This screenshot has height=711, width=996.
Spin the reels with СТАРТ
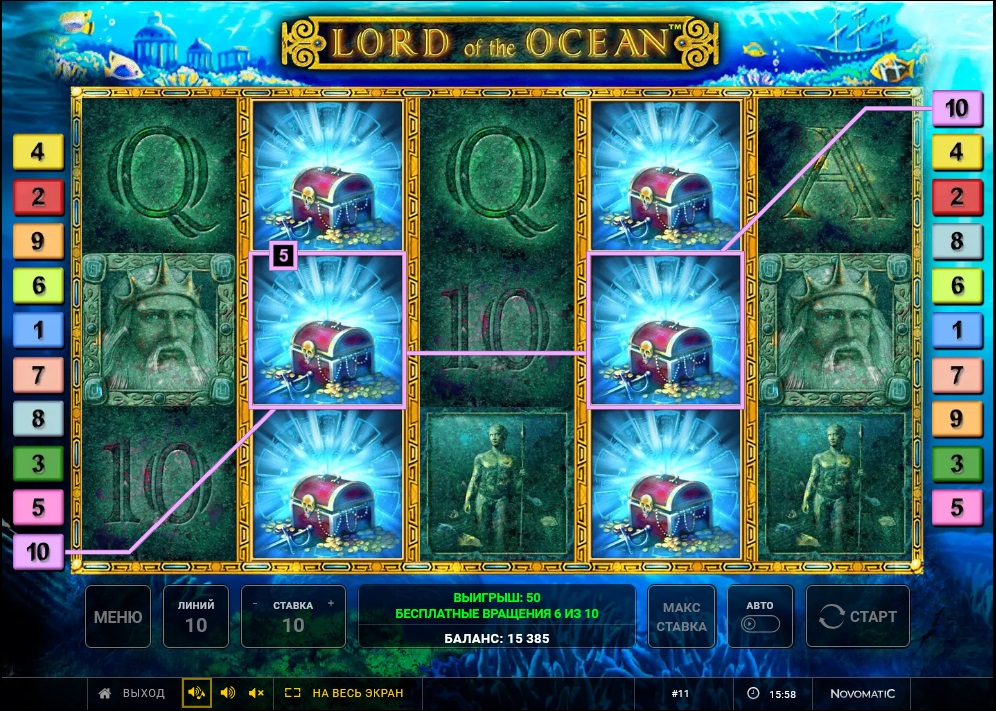click(x=857, y=617)
